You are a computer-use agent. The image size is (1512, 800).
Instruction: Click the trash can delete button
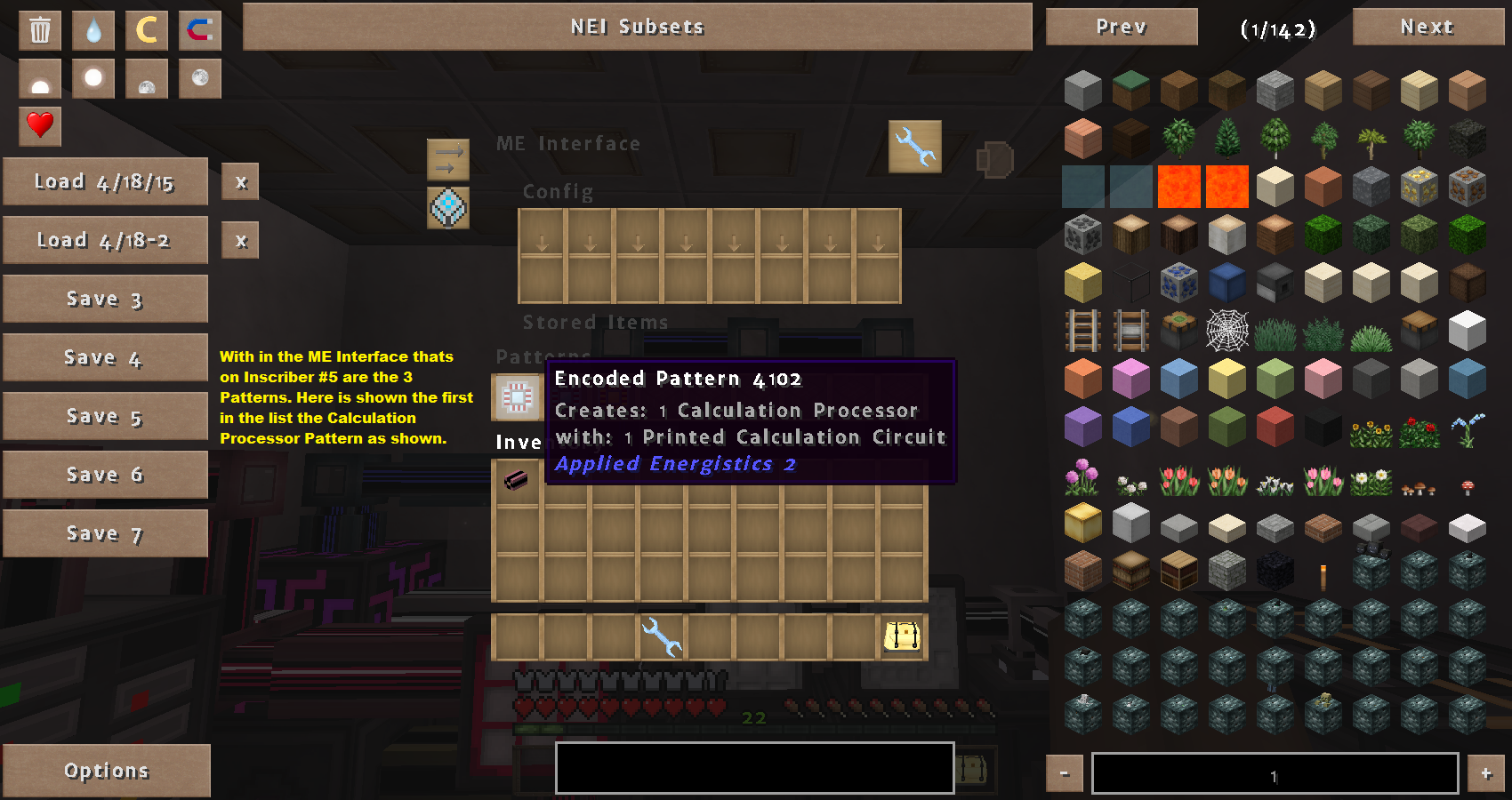(40, 30)
